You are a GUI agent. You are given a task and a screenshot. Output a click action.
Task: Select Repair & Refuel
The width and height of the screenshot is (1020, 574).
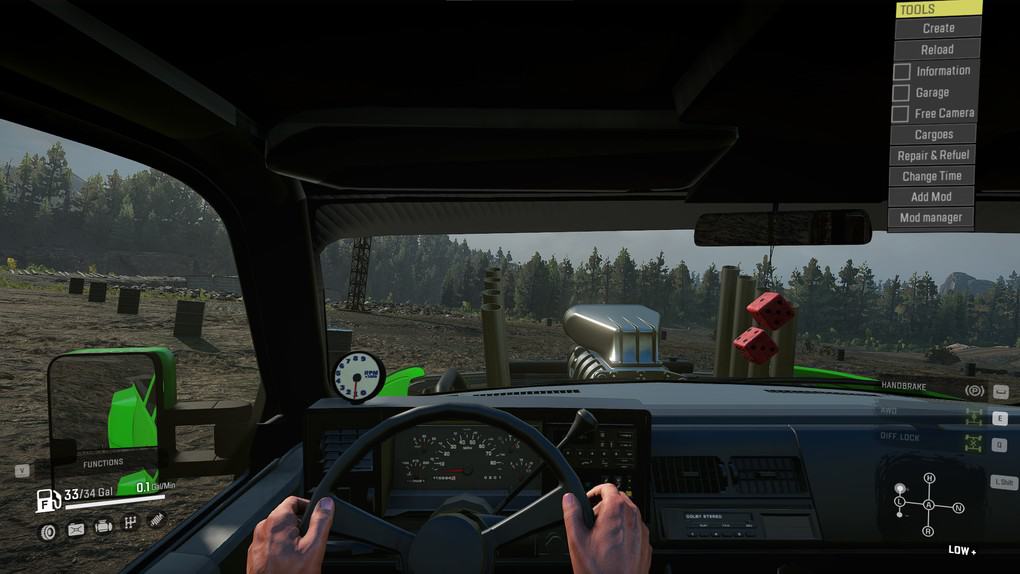[933, 155]
